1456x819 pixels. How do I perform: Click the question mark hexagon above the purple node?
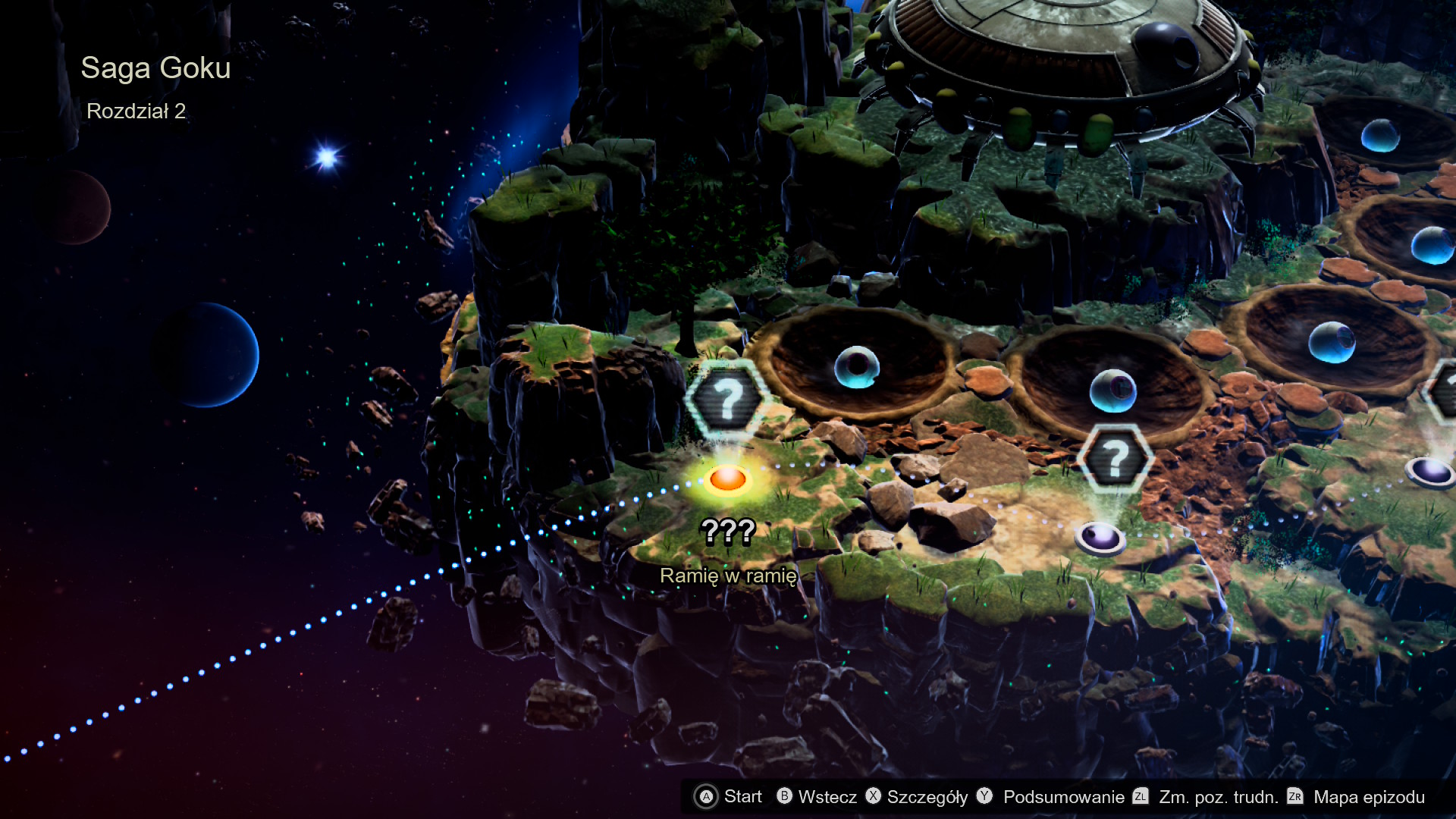pyautogui.click(x=1115, y=458)
